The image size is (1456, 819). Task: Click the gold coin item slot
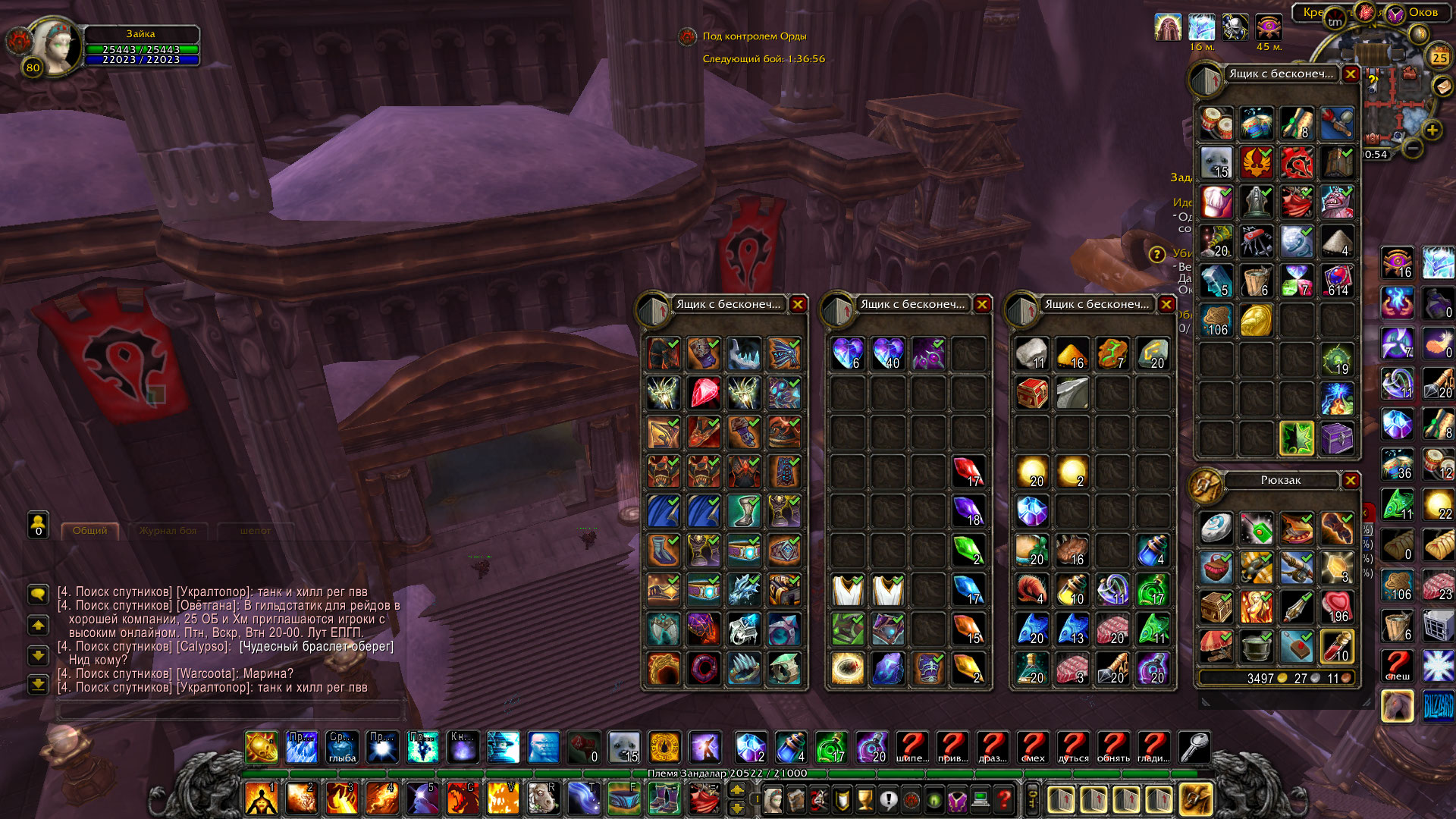click(x=1256, y=320)
